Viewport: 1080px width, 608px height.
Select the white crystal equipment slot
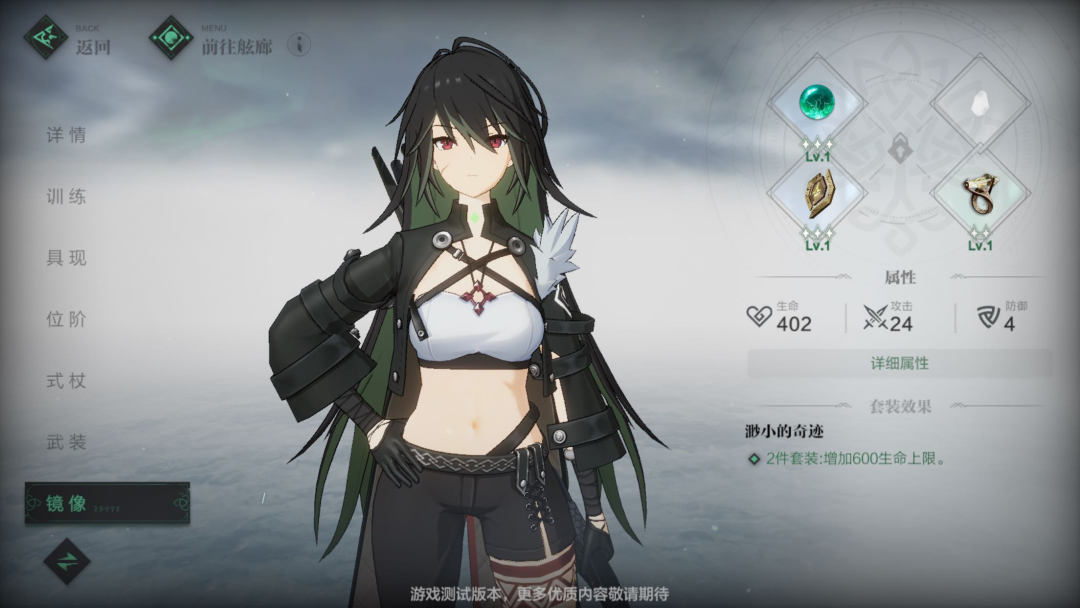pos(981,101)
